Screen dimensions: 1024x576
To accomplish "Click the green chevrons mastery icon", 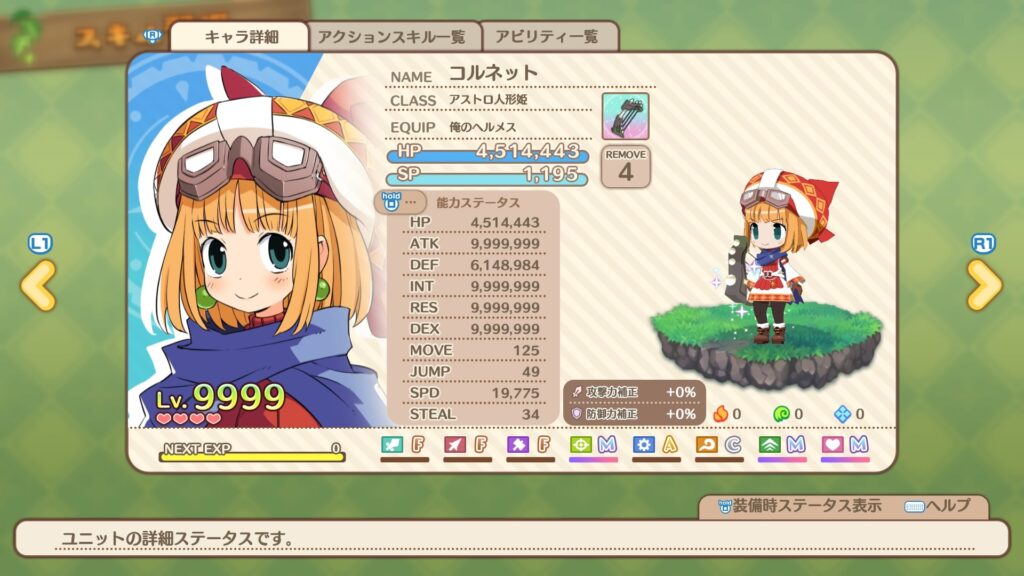I will tap(770, 445).
